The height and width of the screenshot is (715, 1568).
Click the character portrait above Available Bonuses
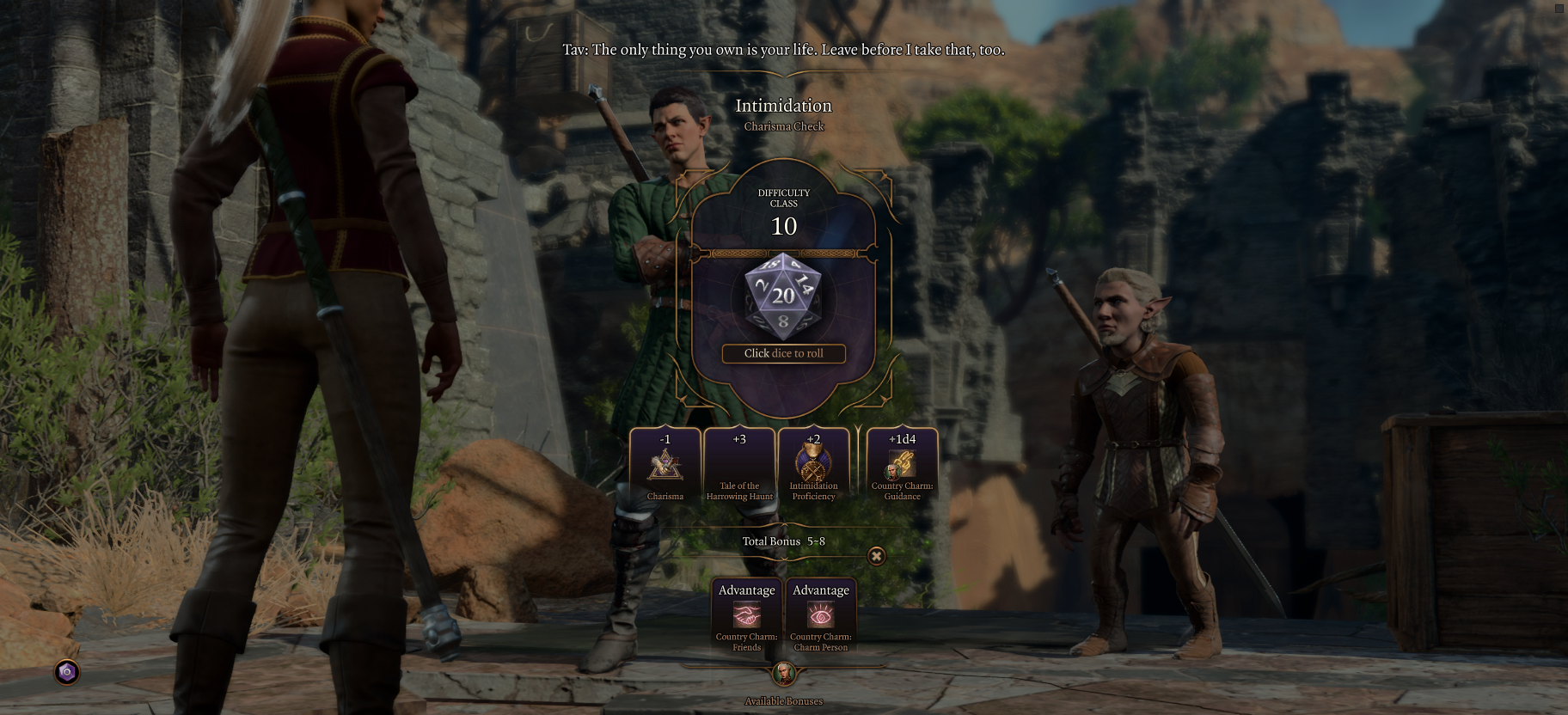pyautogui.click(x=783, y=673)
